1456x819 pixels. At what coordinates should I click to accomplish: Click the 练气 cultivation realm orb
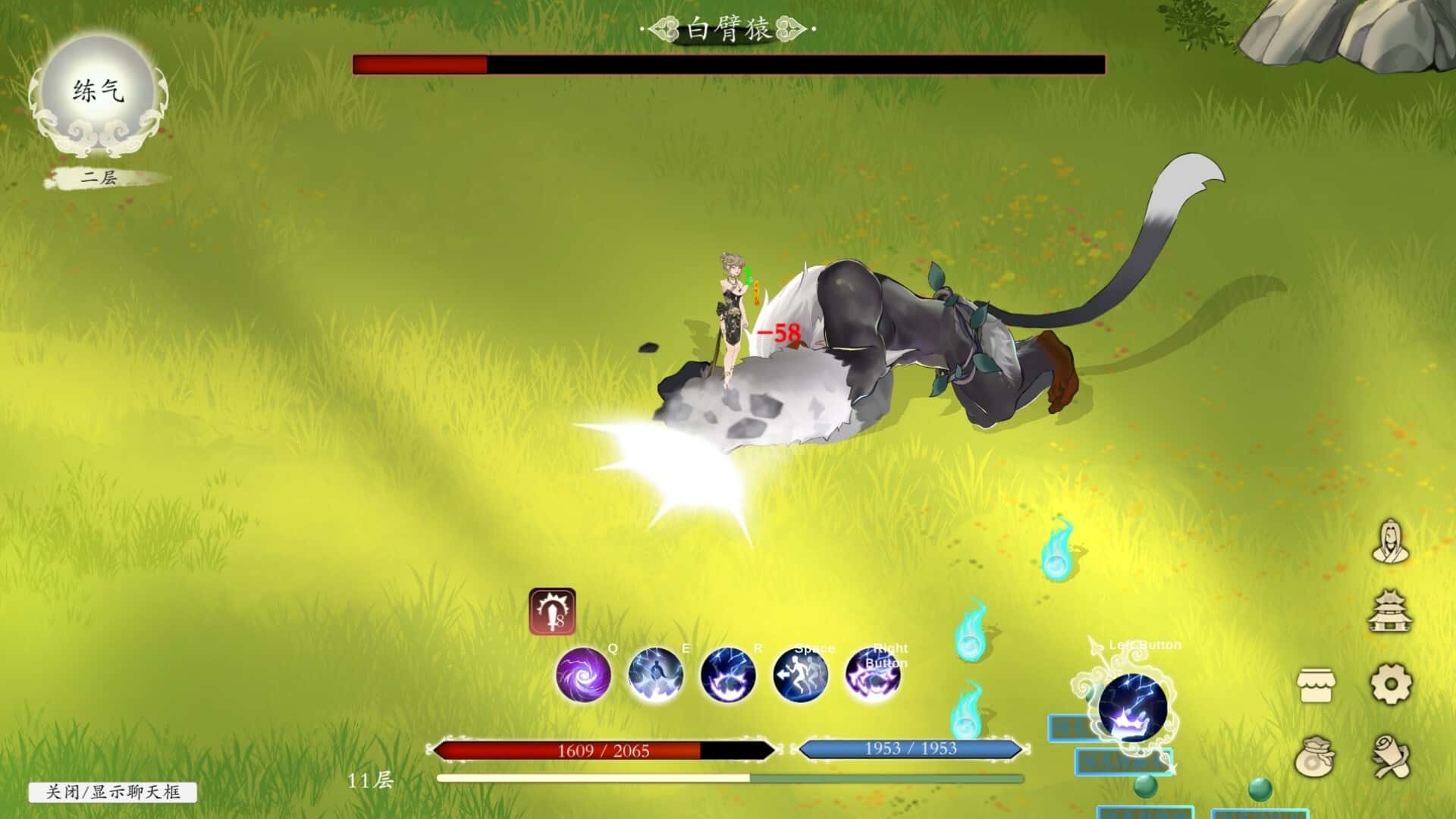(99, 93)
